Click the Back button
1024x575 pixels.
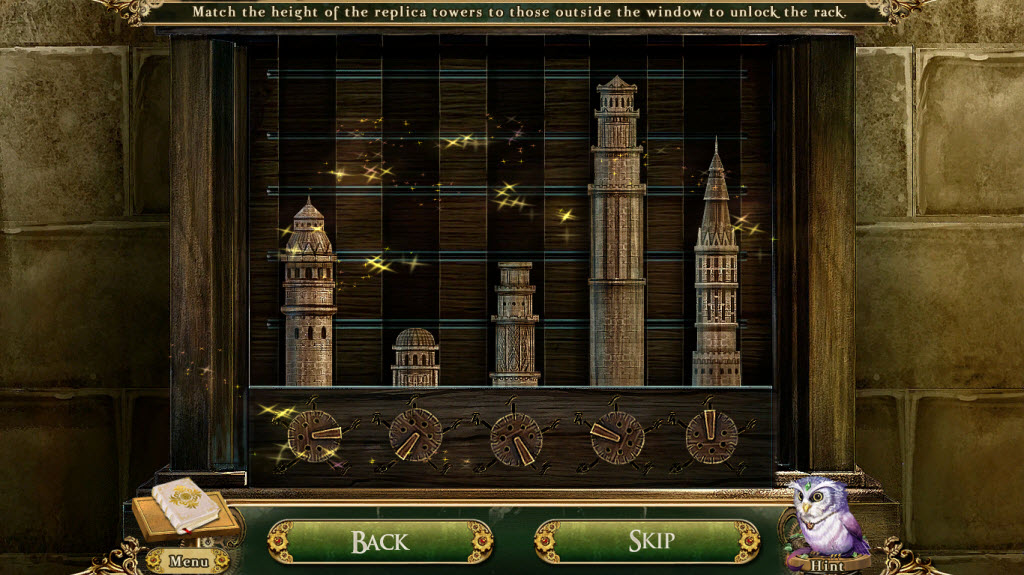[380, 541]
